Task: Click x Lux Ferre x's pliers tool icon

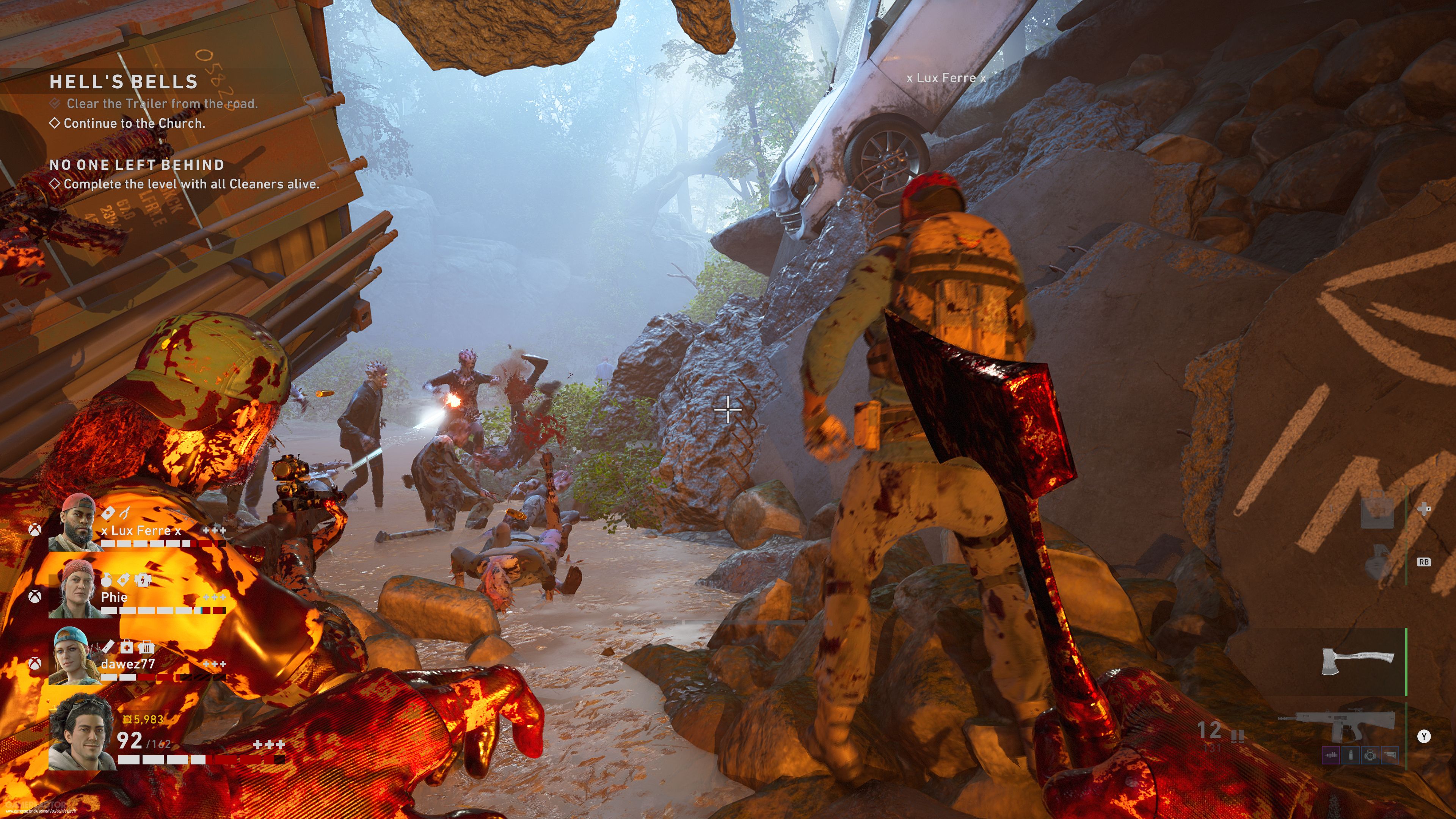Action: 125,513
